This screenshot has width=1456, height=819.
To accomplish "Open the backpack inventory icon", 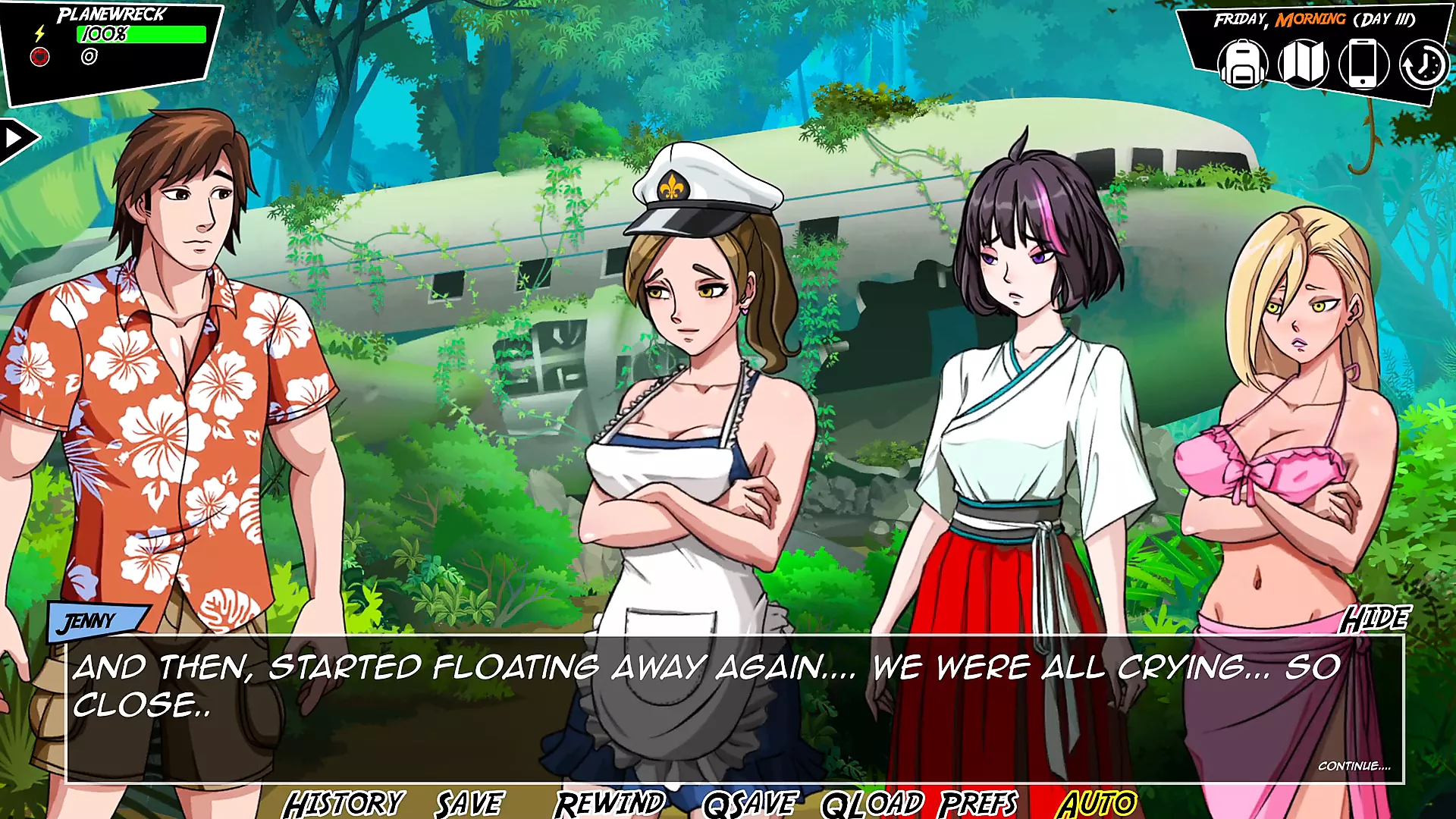I will point(1242,64).
